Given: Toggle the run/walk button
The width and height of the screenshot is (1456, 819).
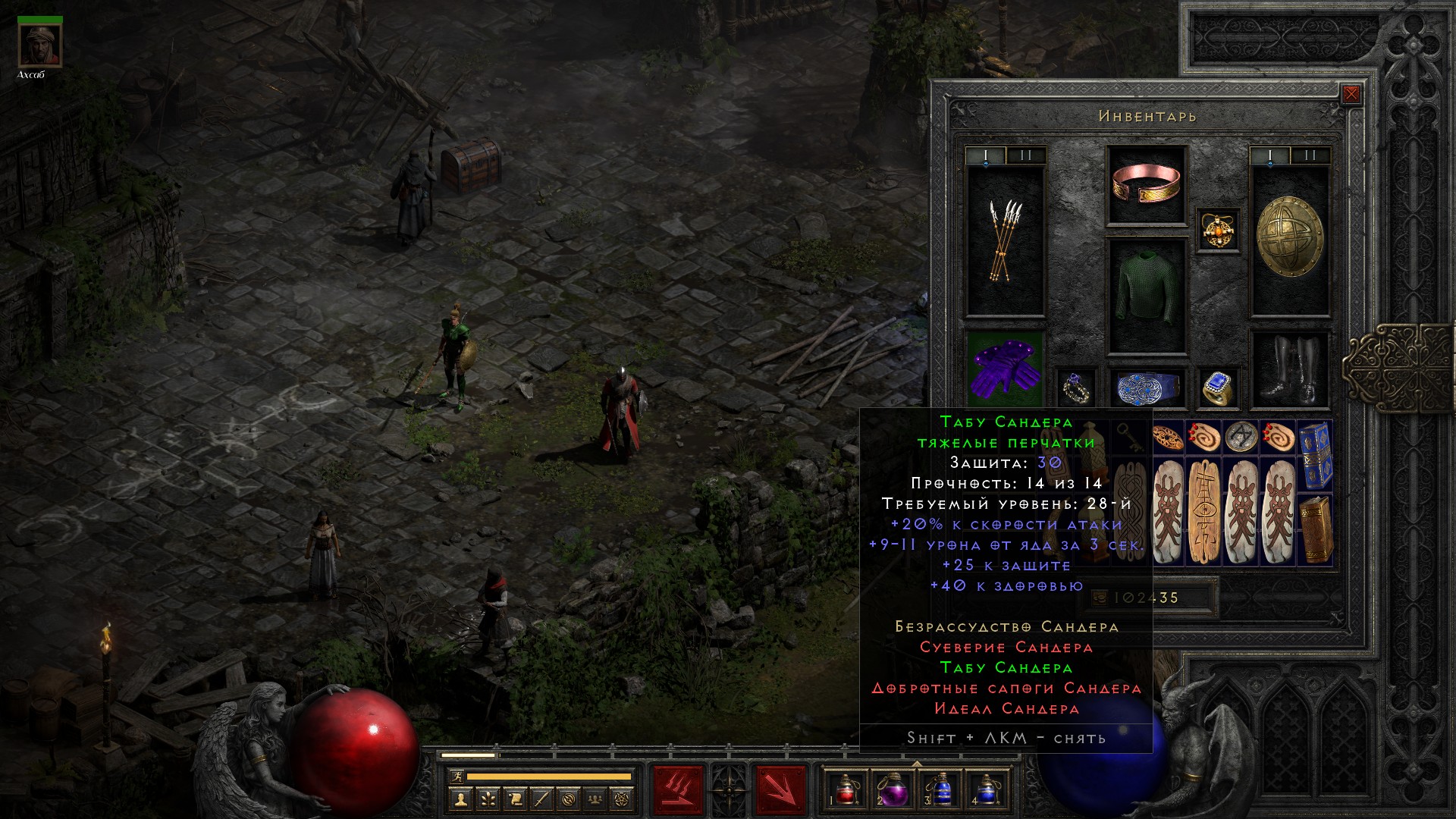Looking at the screenshot, I should [x=455, y=776].
